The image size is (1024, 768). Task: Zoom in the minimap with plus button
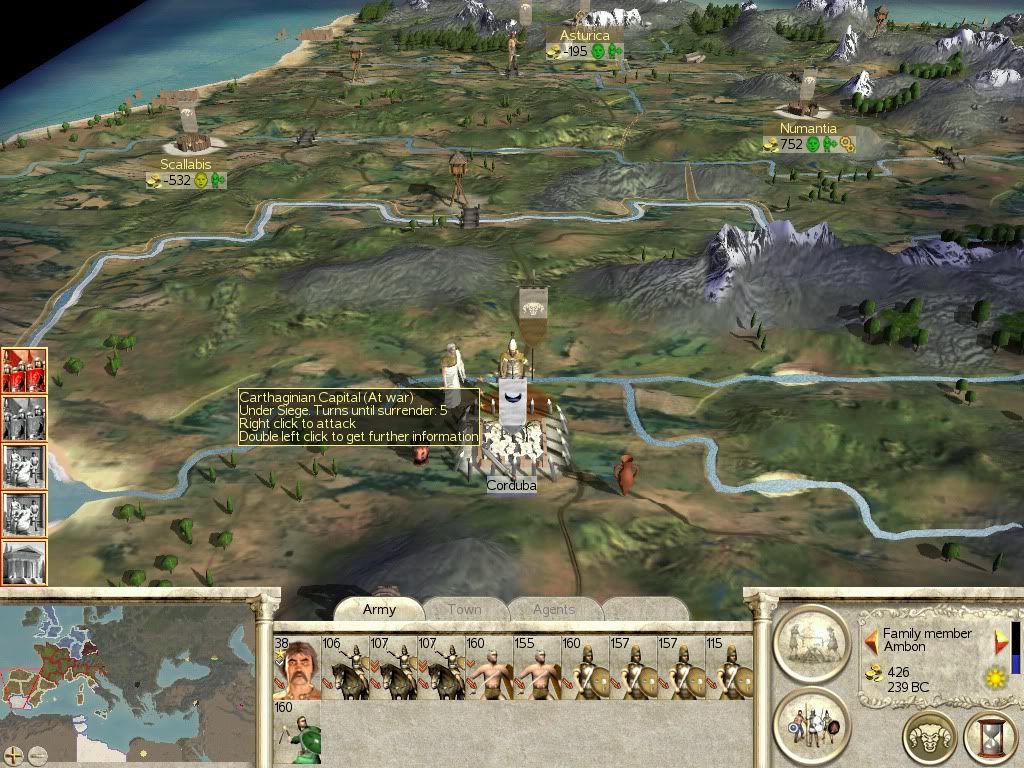15,755
